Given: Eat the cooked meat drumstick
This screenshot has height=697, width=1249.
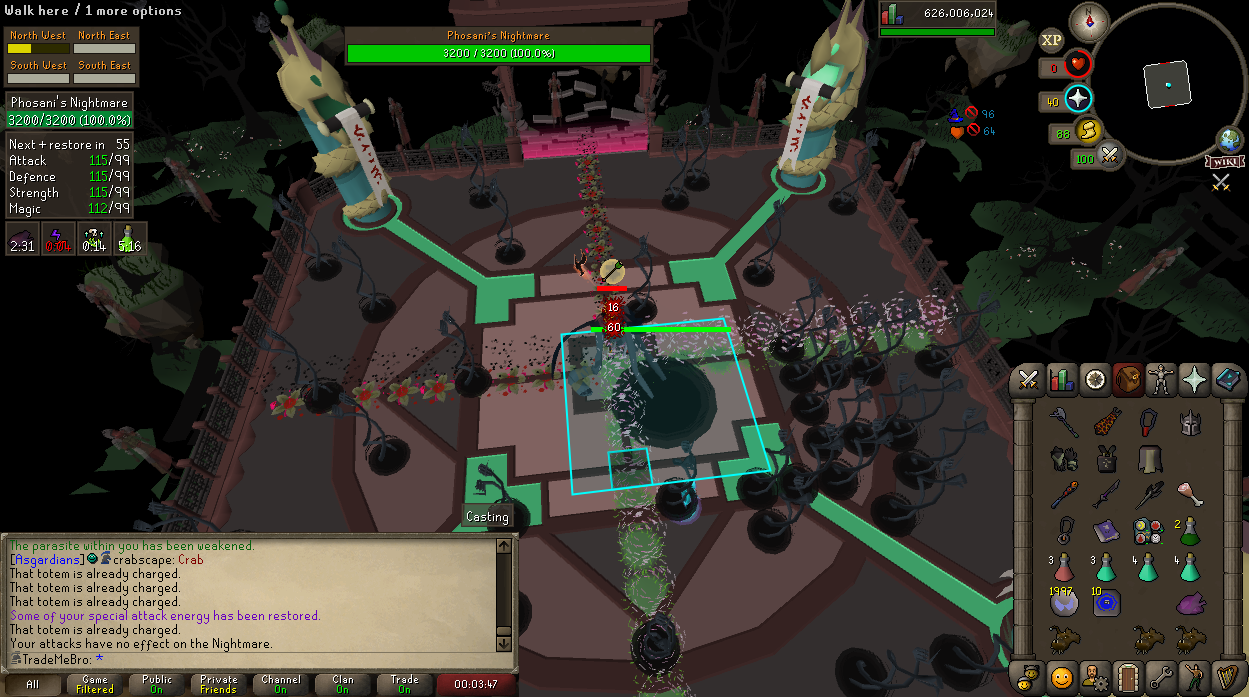Looking at the screenshot, I should tap(1188, 493).
